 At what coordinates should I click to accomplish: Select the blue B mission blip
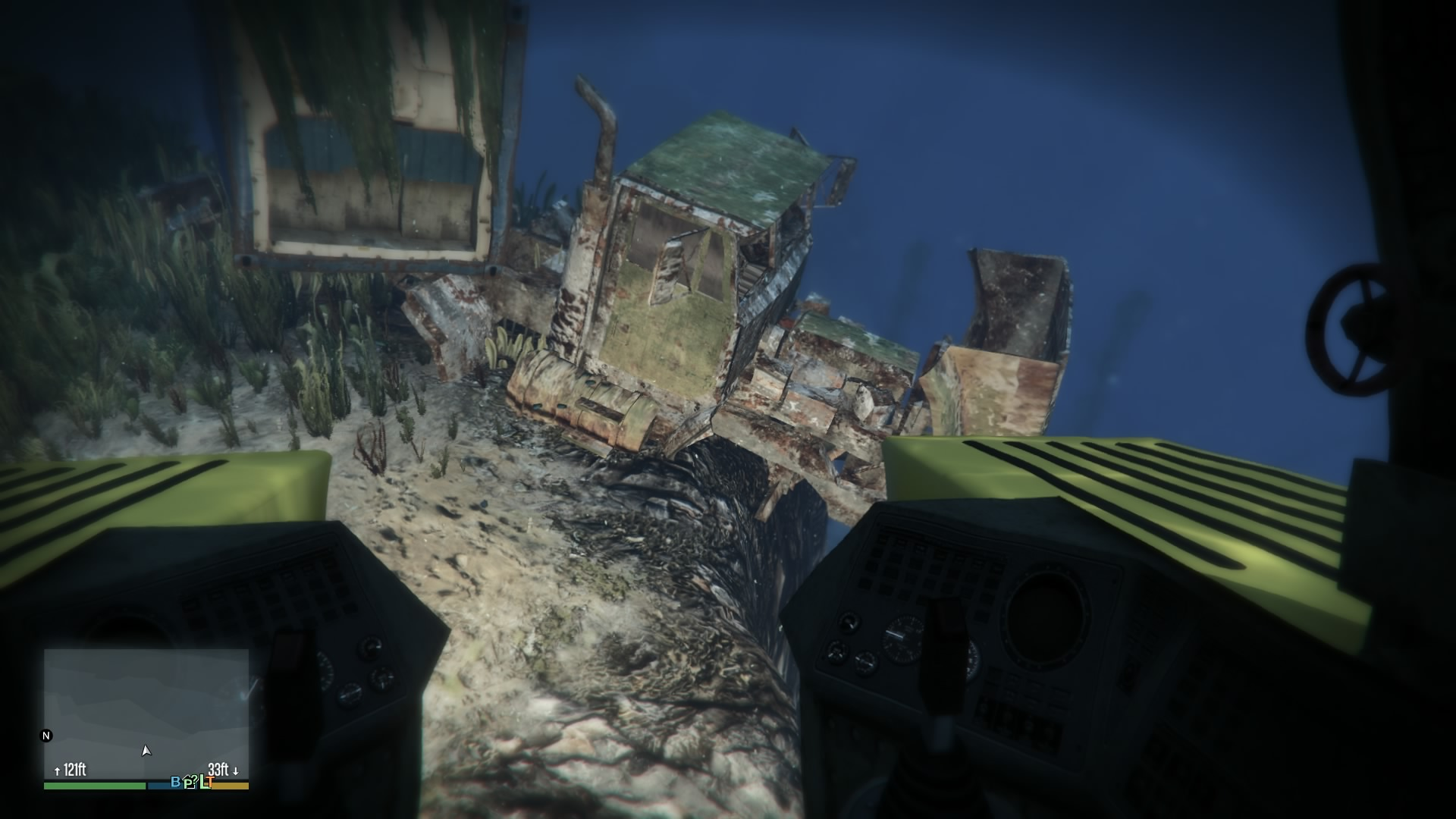click(176, 782)
